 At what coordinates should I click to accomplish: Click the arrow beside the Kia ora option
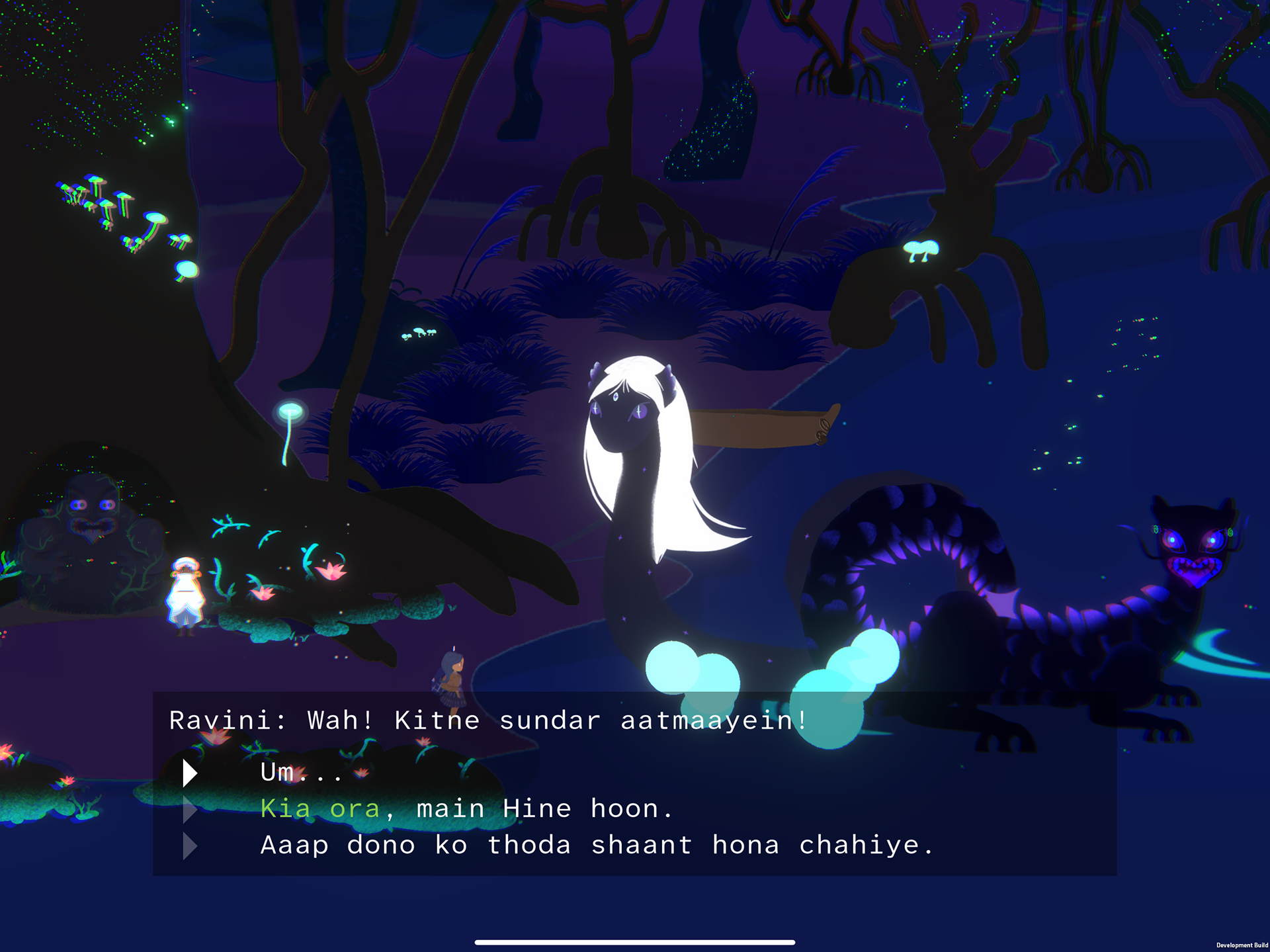click(190, 808)
